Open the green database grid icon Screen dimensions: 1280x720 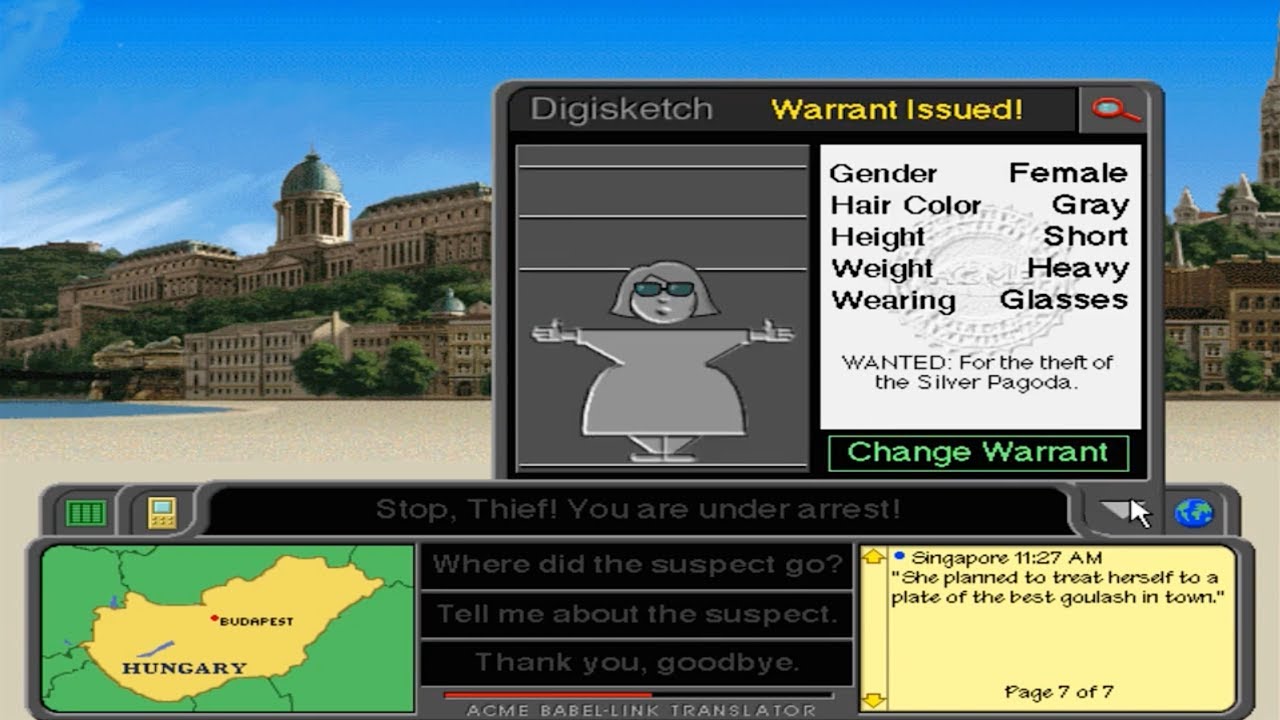click(x=88, y=512)
